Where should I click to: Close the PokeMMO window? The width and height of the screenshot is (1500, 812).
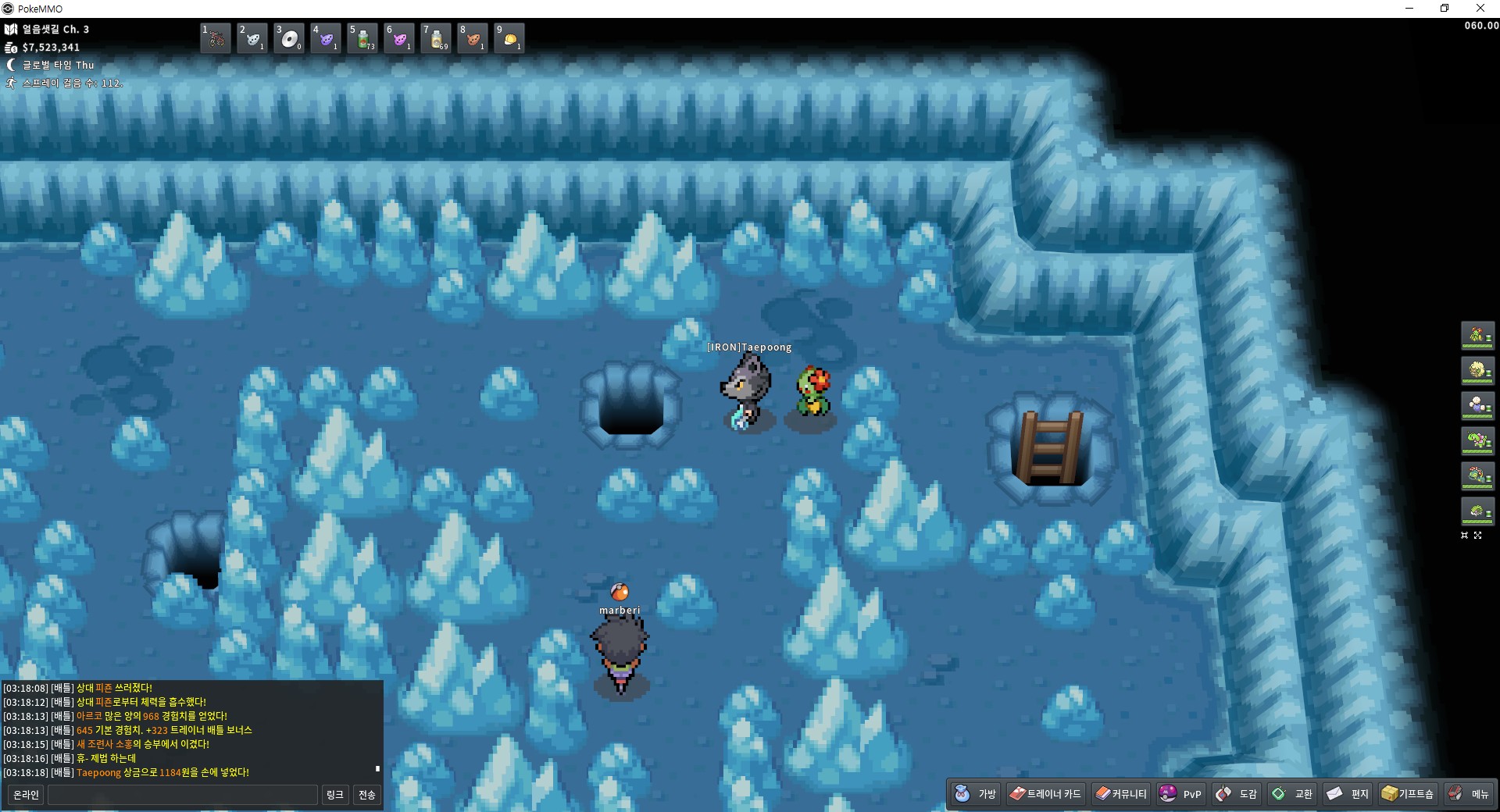(x=1480, y=9)
